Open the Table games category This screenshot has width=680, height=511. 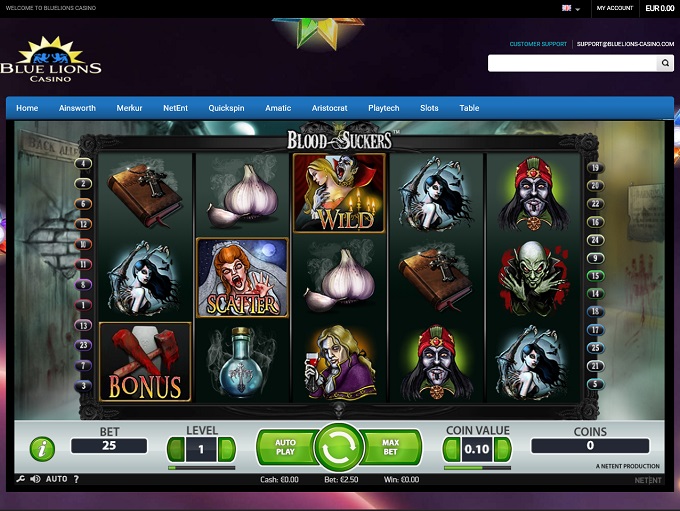pyautogui.click(x=469, y=108)
